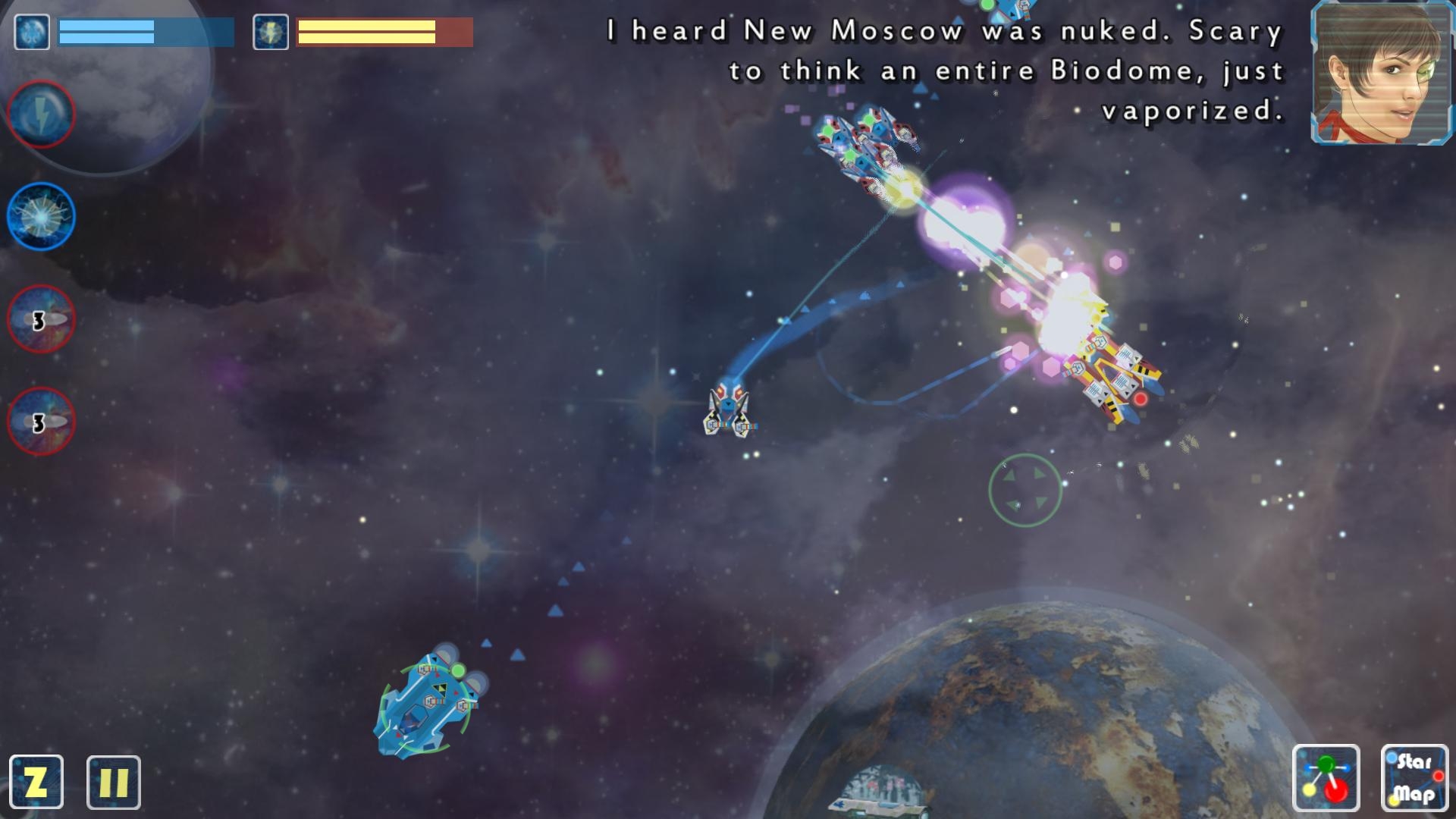Select the green target reticle in space

(1025, 491)
